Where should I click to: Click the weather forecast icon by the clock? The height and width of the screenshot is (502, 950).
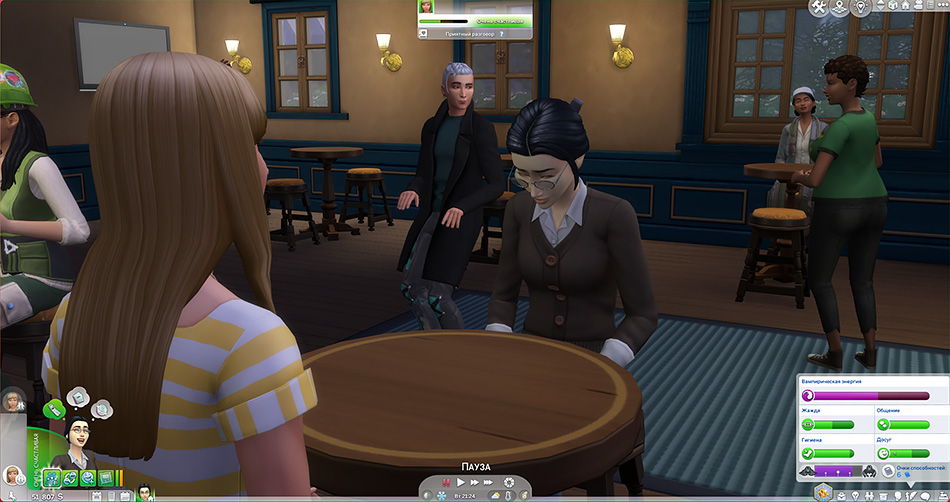(x=497, y=496)
